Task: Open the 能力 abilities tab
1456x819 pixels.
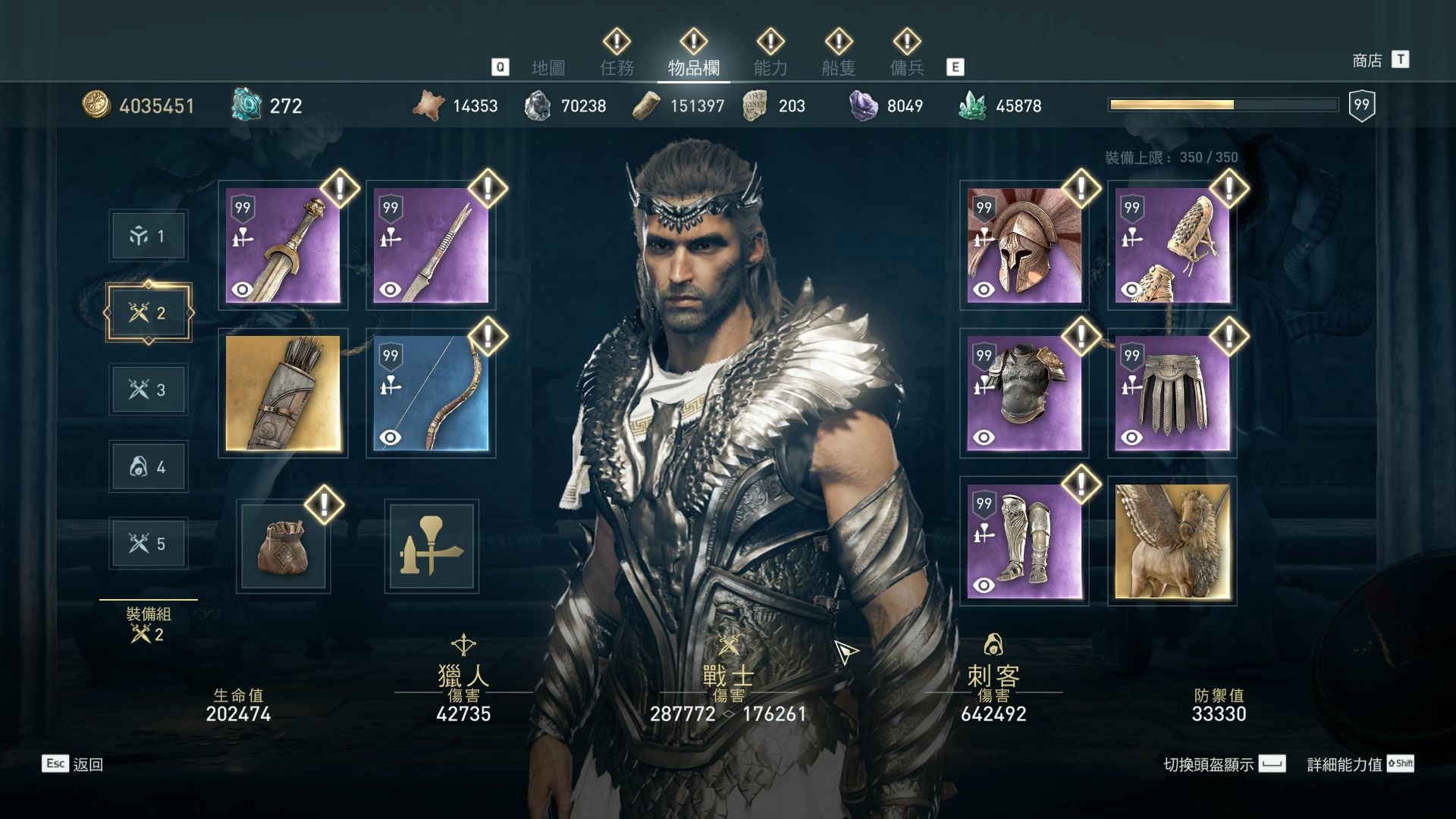Action: [770, 68]
